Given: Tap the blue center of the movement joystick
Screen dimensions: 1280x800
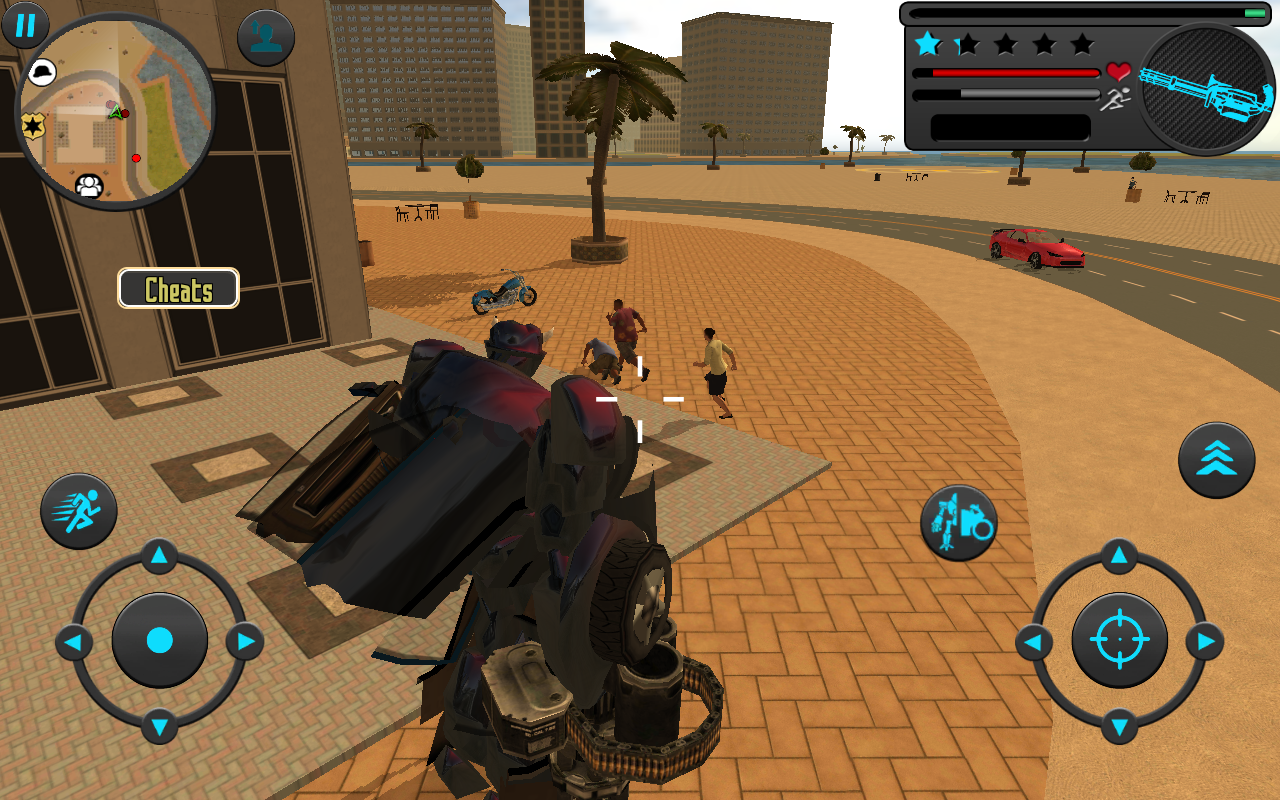Looking at the screenshot, I should (158, 640).
